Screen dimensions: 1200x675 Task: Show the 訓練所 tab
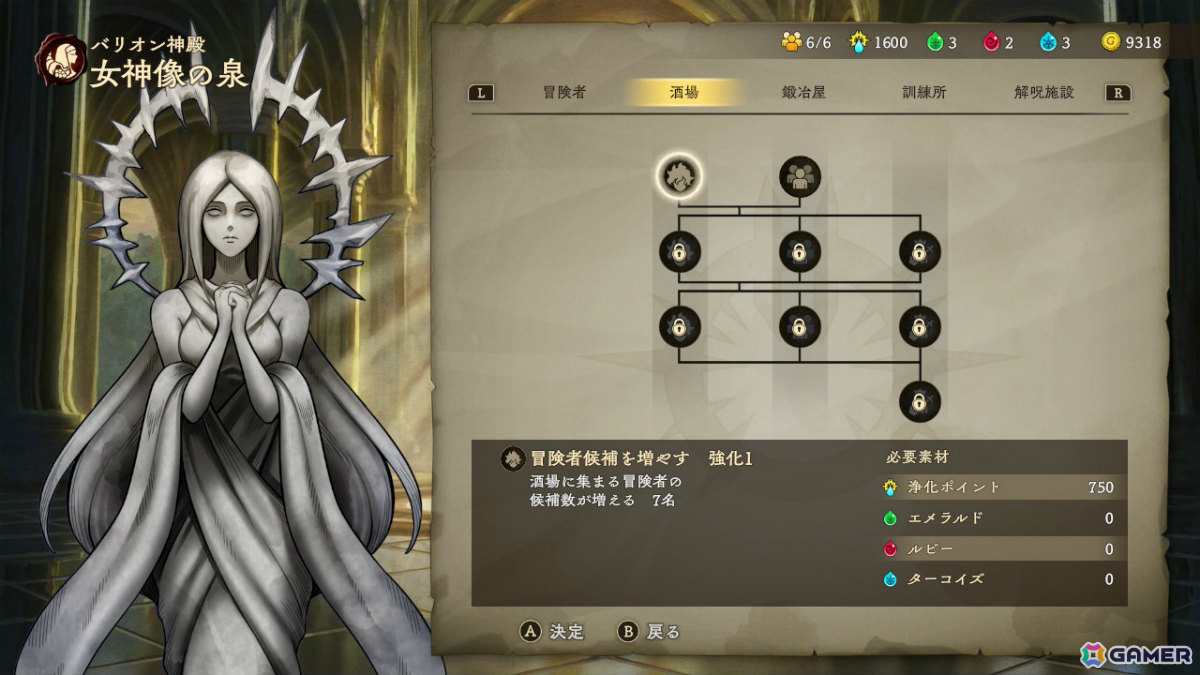click(x=924, y=93)
